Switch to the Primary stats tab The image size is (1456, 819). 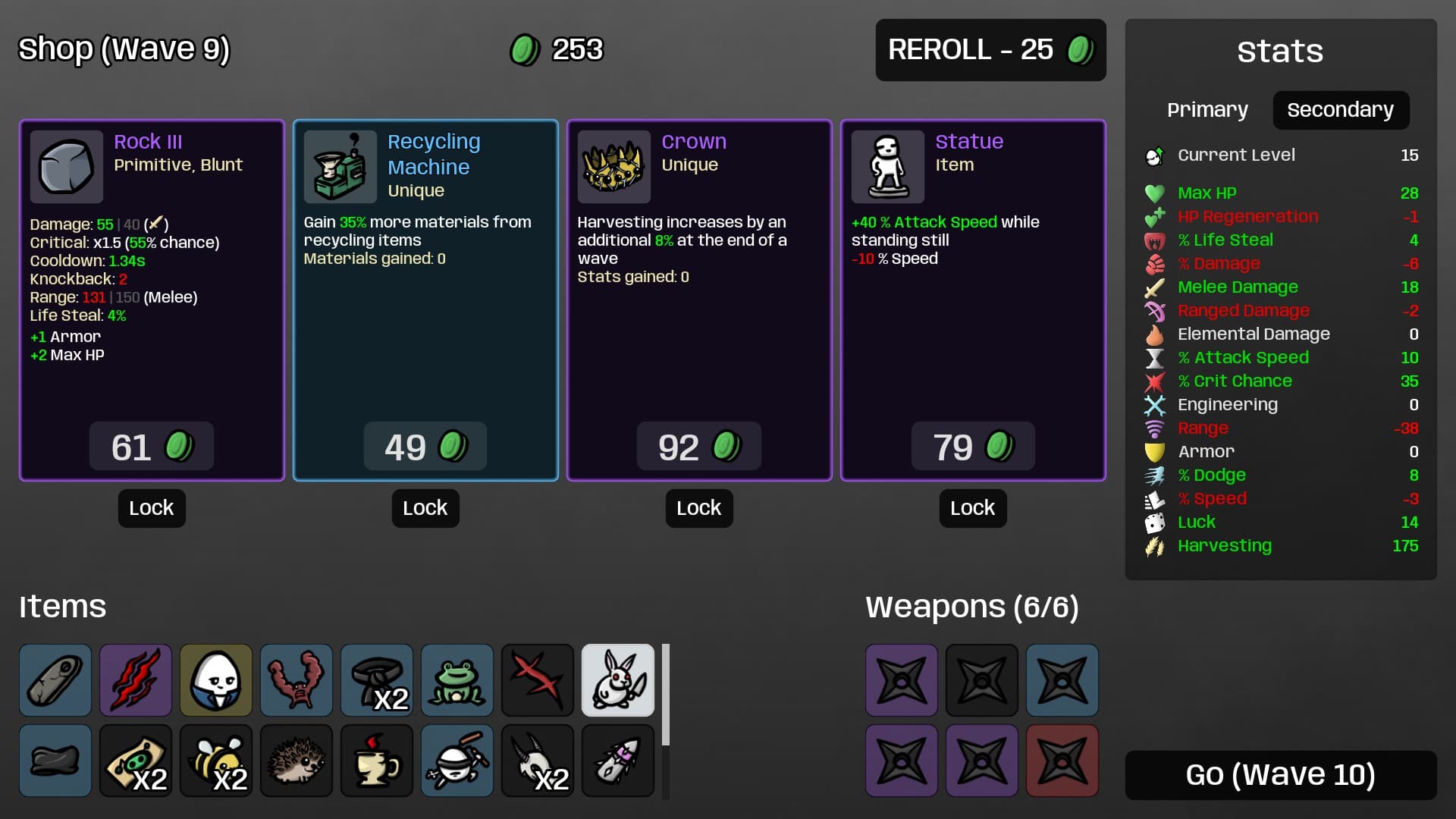click(1207, 110)
